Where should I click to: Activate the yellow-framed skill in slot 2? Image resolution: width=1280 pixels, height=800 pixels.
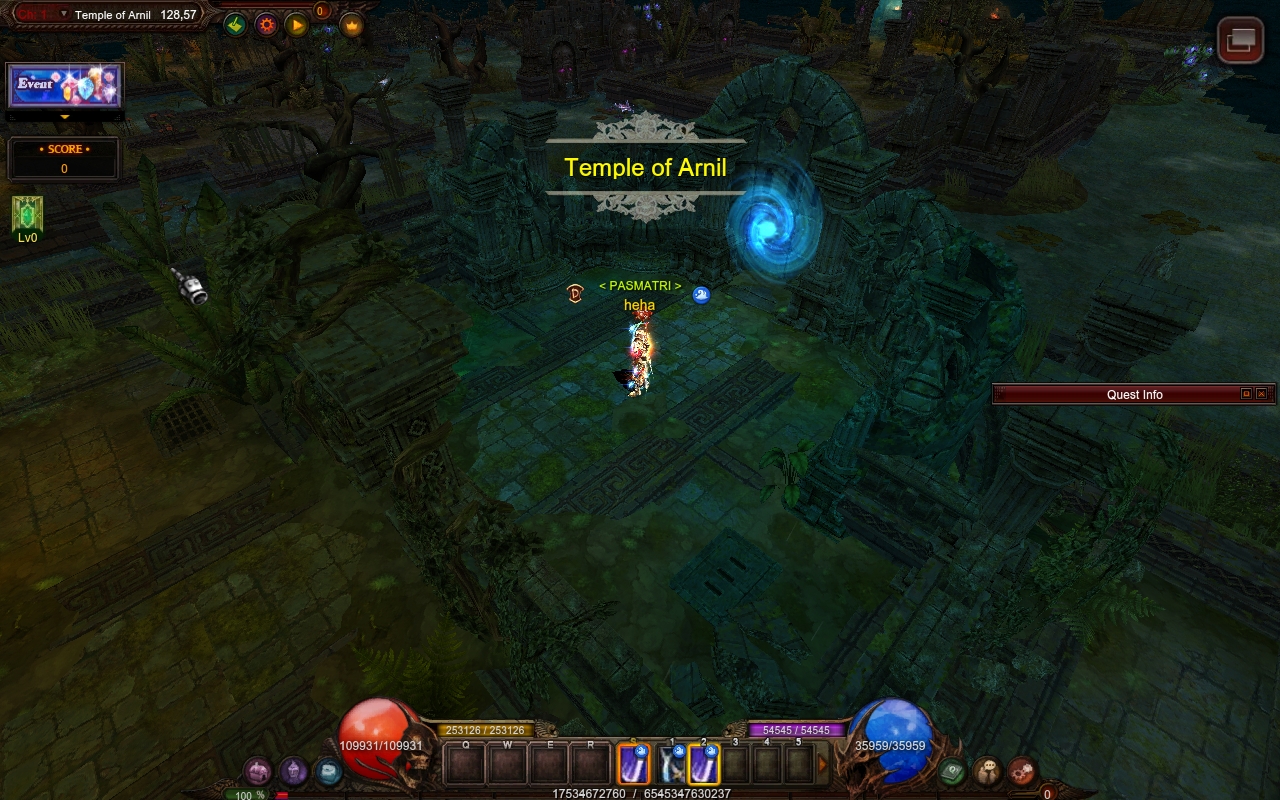[704, 765]
